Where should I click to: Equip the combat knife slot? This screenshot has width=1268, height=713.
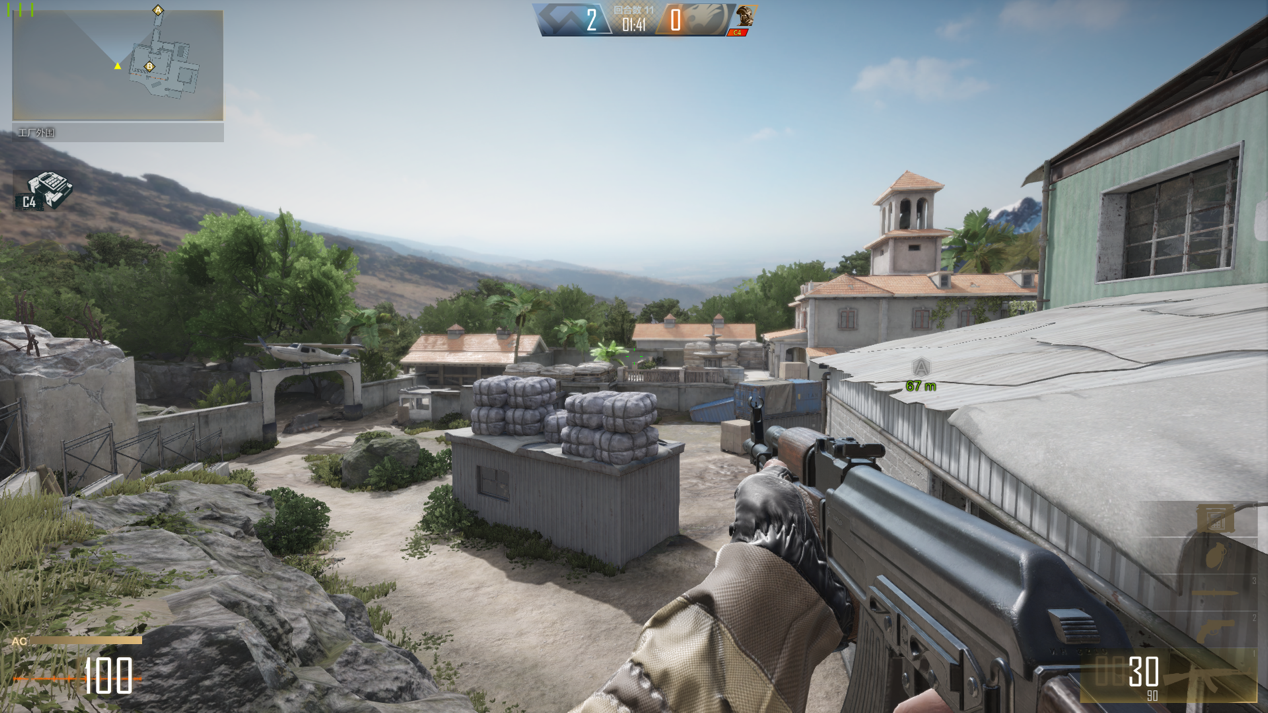pyautogui.click(x=1215, y=594)
